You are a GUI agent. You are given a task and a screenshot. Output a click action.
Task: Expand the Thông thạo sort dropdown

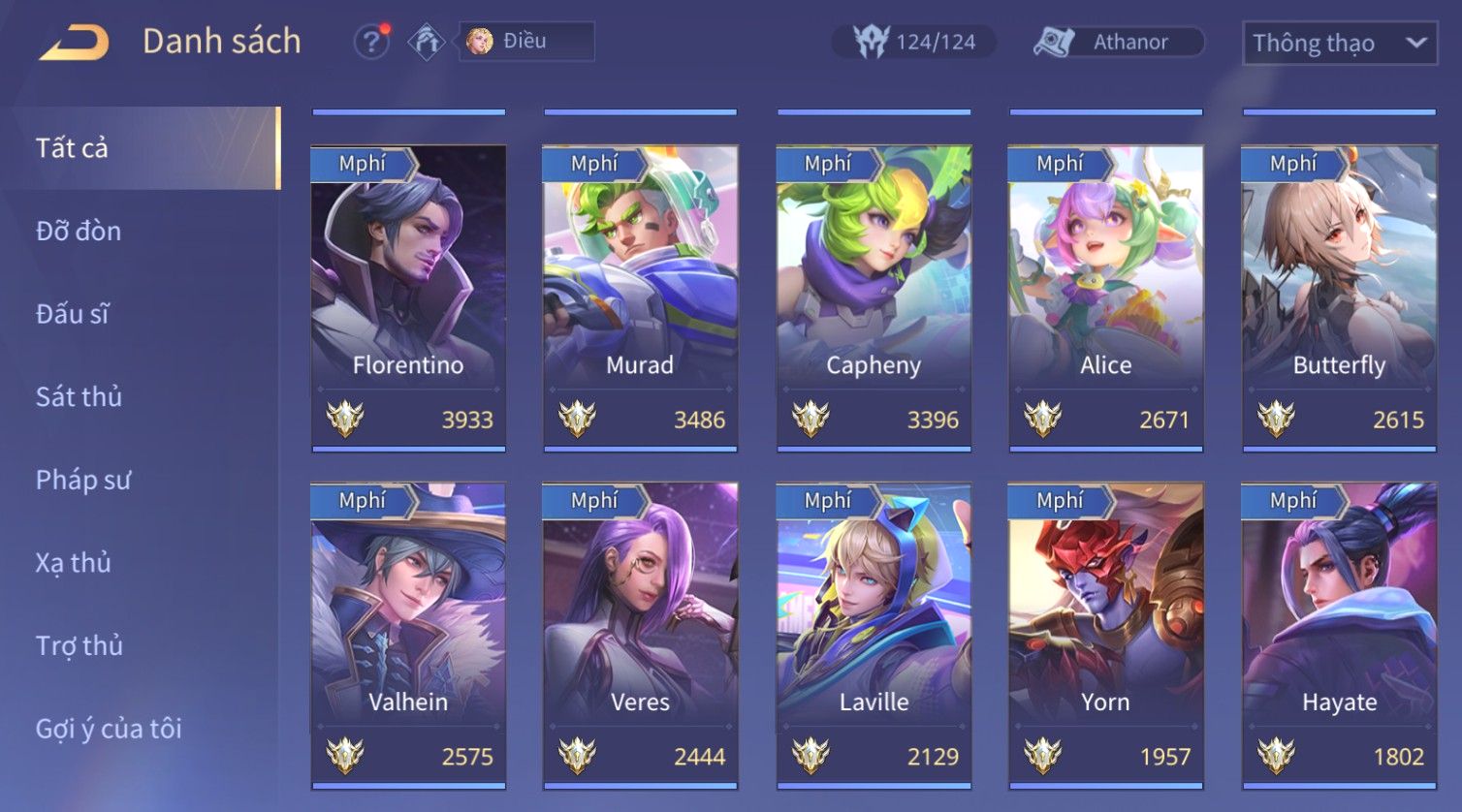(x=1339, y=44)
